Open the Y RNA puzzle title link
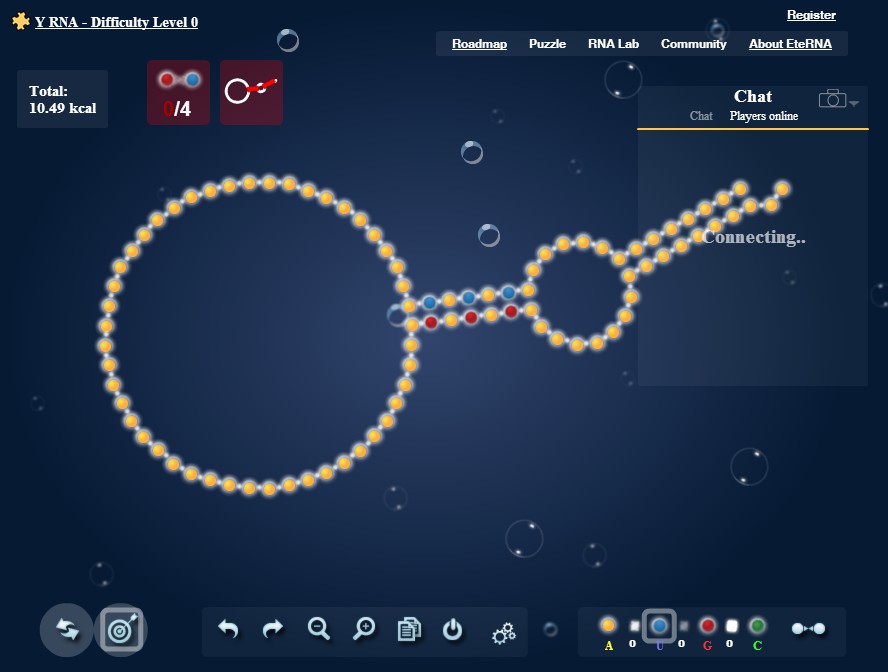 pyautogui.click(x=116, y=22)
